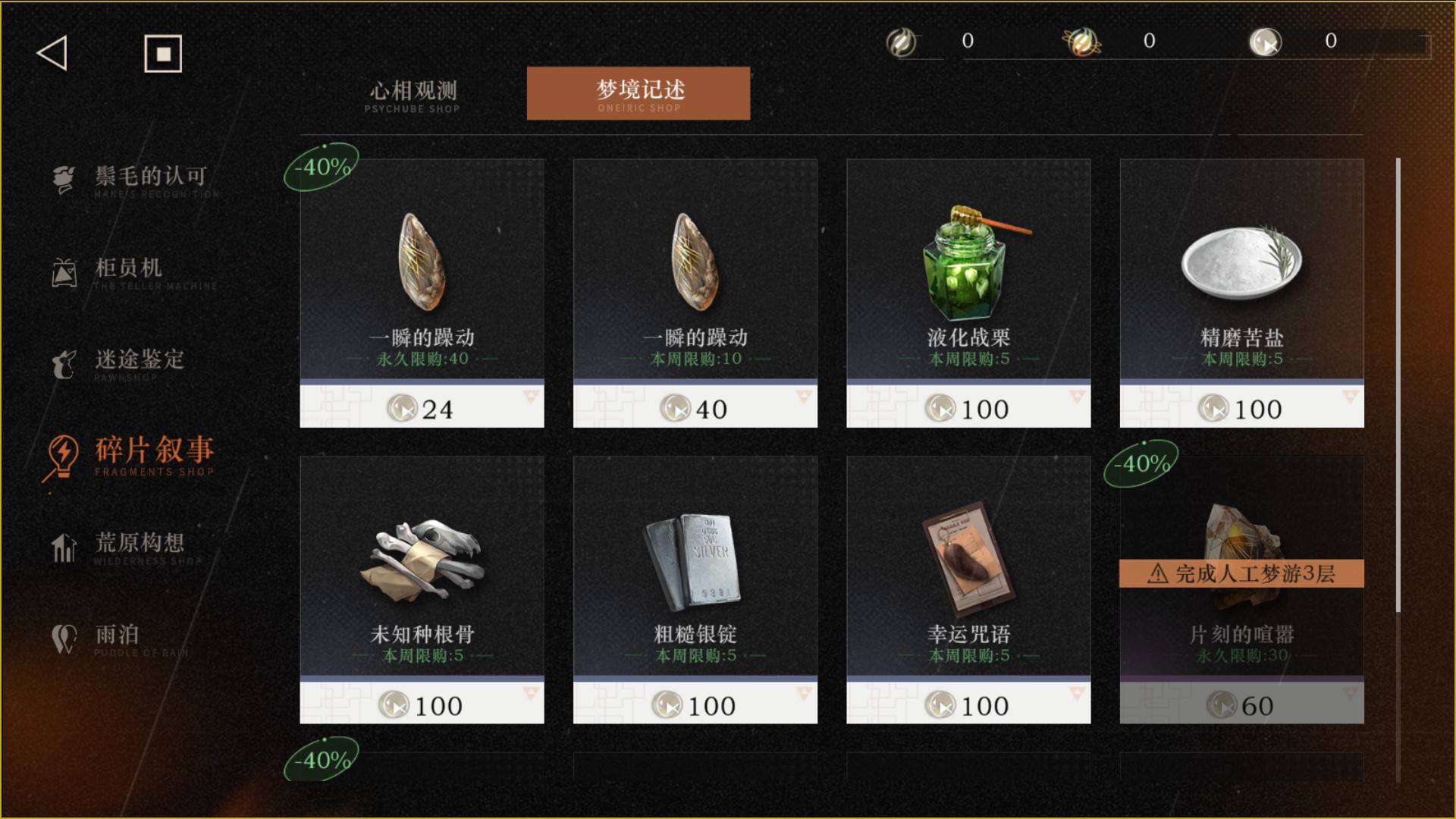
Task: Purchase the 液化战栗 green jar item
Action: 968,293
